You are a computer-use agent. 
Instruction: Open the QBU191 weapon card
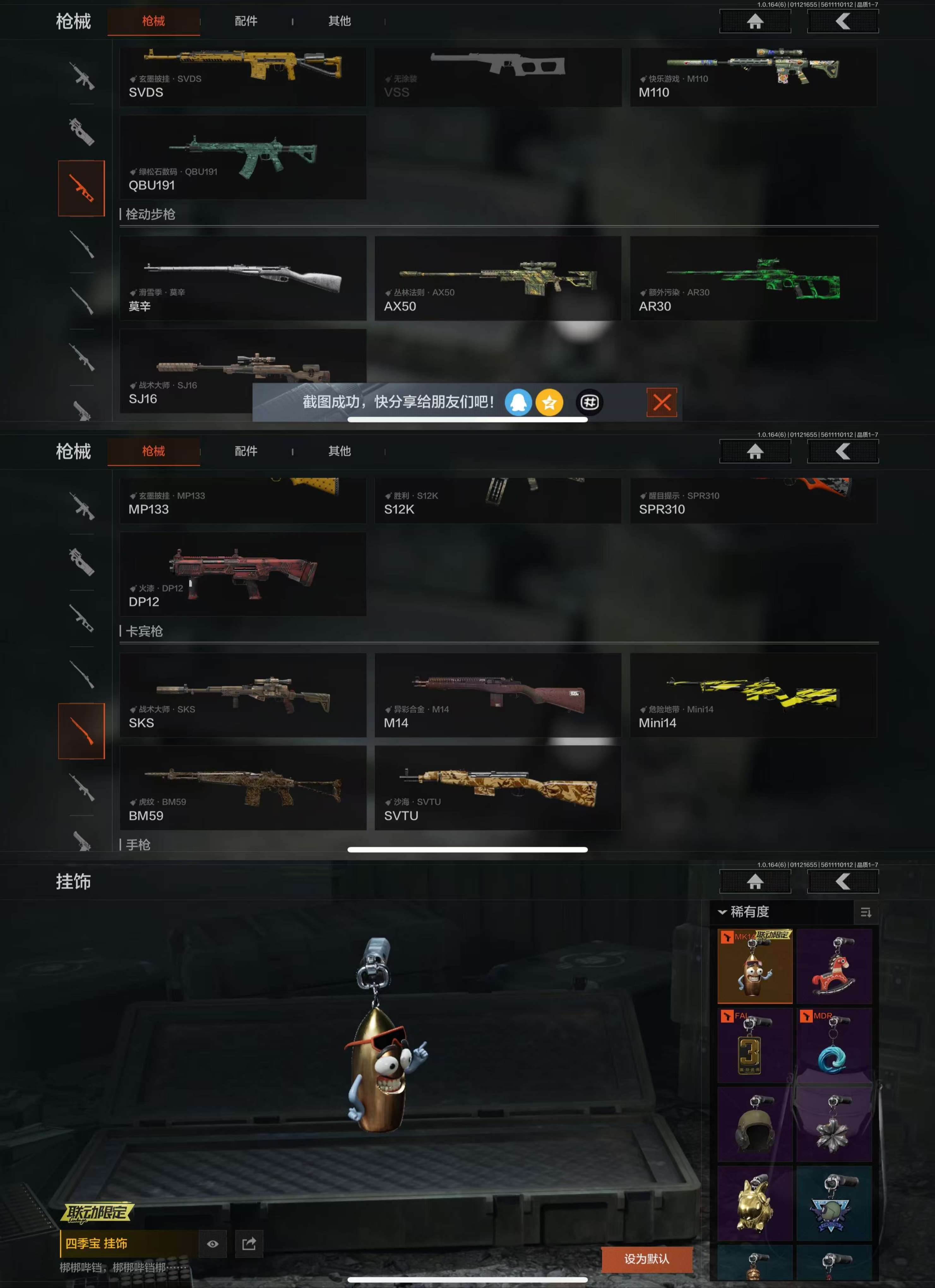pos(242,157)
